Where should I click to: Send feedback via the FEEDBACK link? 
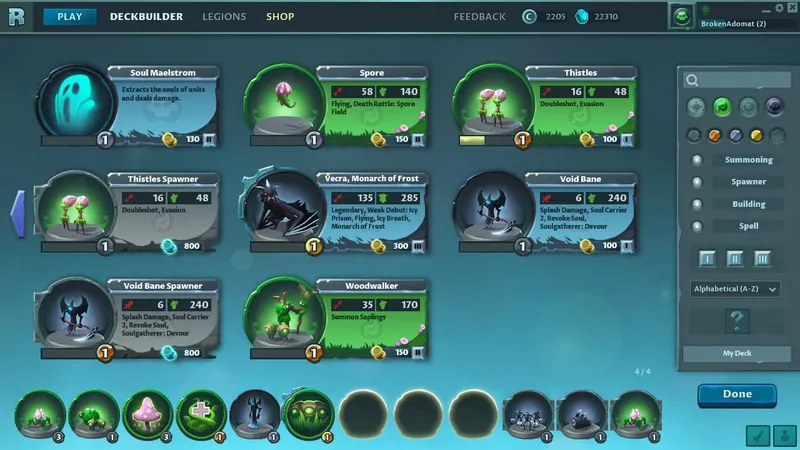click(x=481, y=17)
